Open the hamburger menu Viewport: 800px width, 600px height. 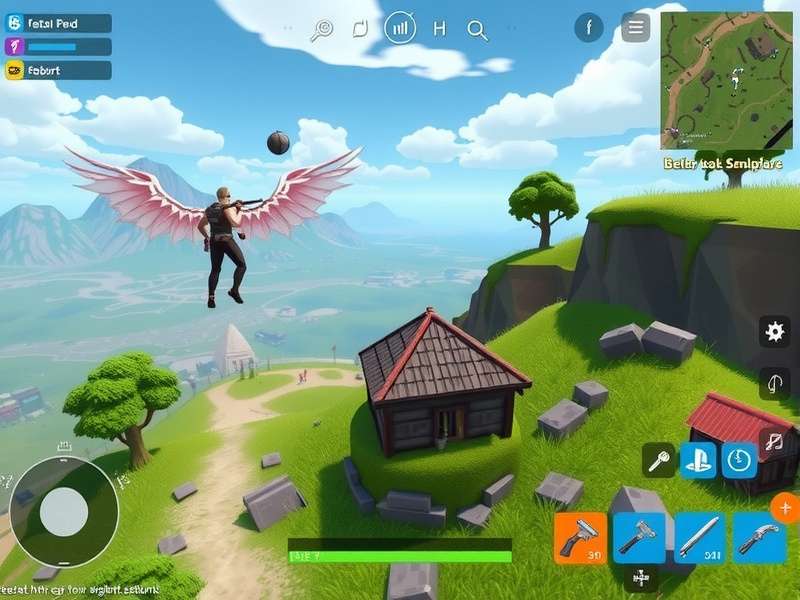(635, 27)
